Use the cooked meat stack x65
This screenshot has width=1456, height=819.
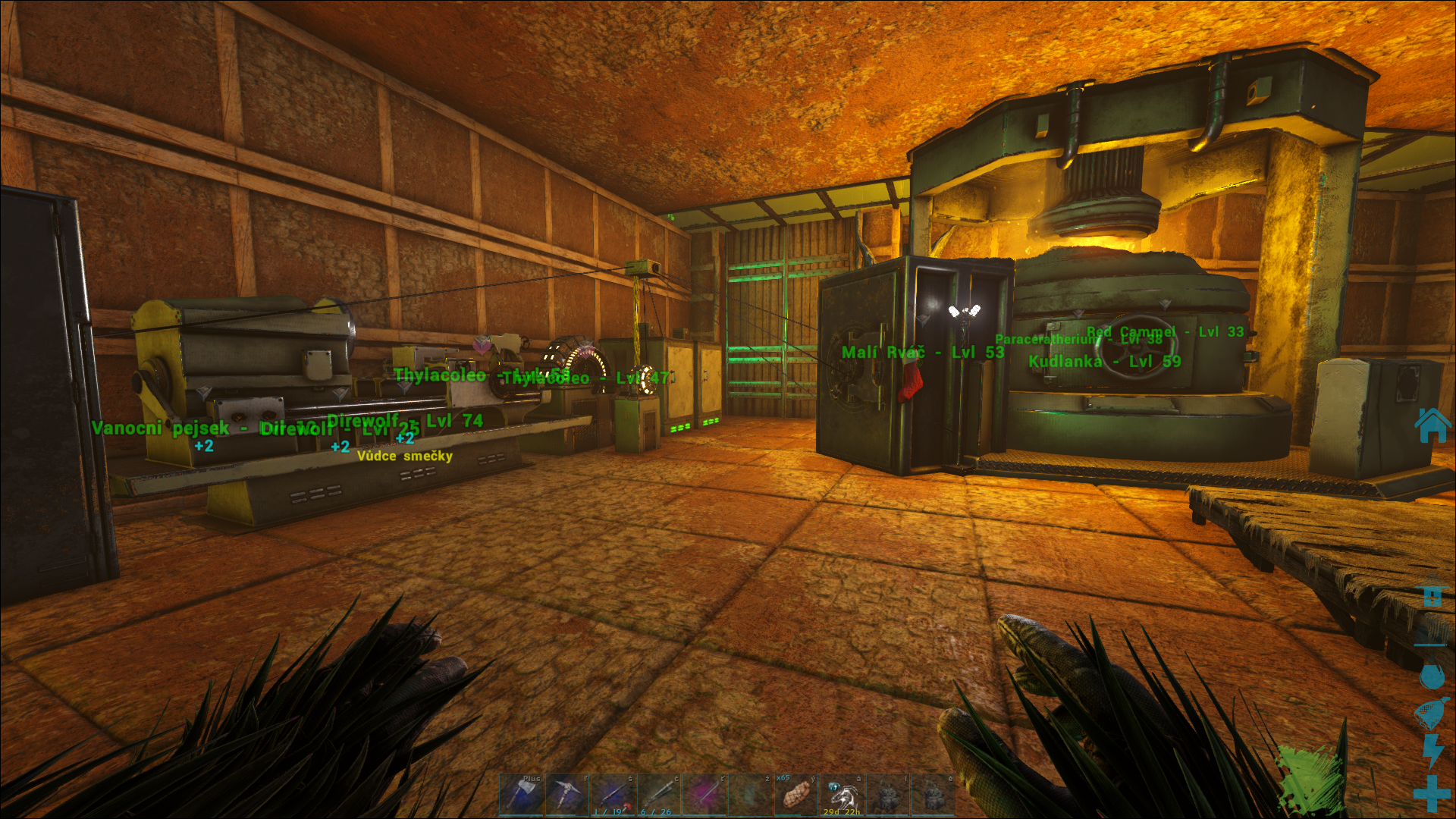click(x=796, y=794)
